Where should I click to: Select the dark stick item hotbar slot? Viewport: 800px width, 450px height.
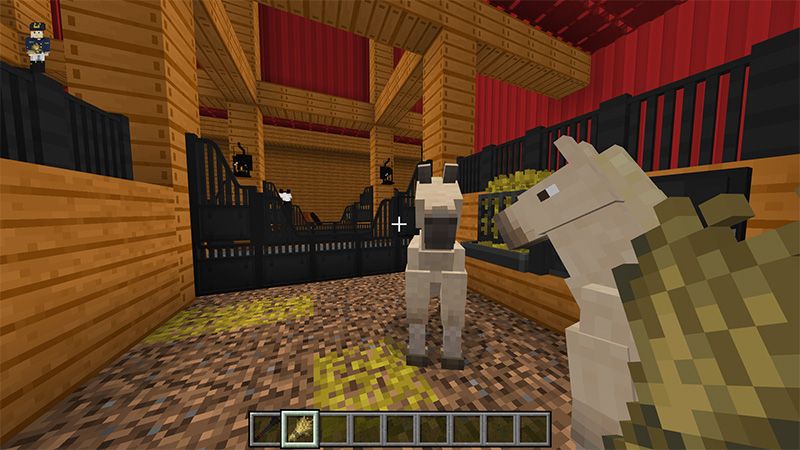pyautogui.click(x=265, y=427)
